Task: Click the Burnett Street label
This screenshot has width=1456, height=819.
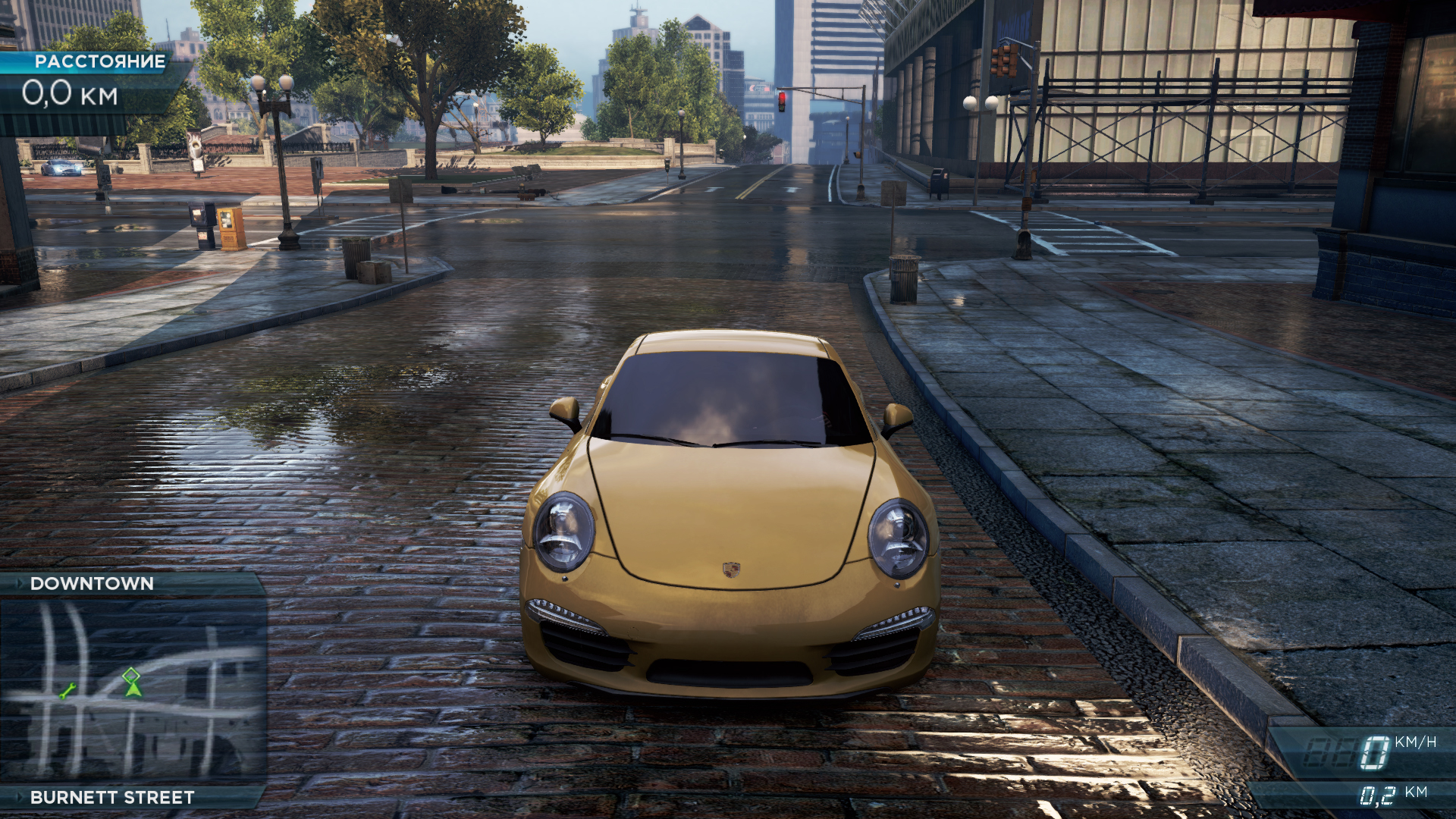Action: 112,797
